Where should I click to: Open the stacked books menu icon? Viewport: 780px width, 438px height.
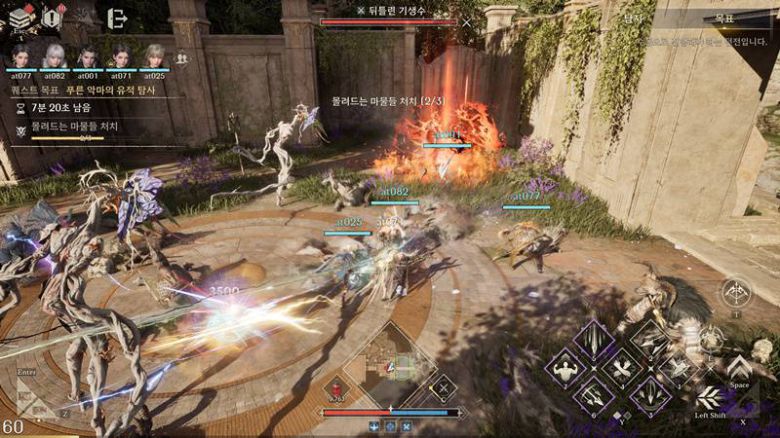(22, 16)
